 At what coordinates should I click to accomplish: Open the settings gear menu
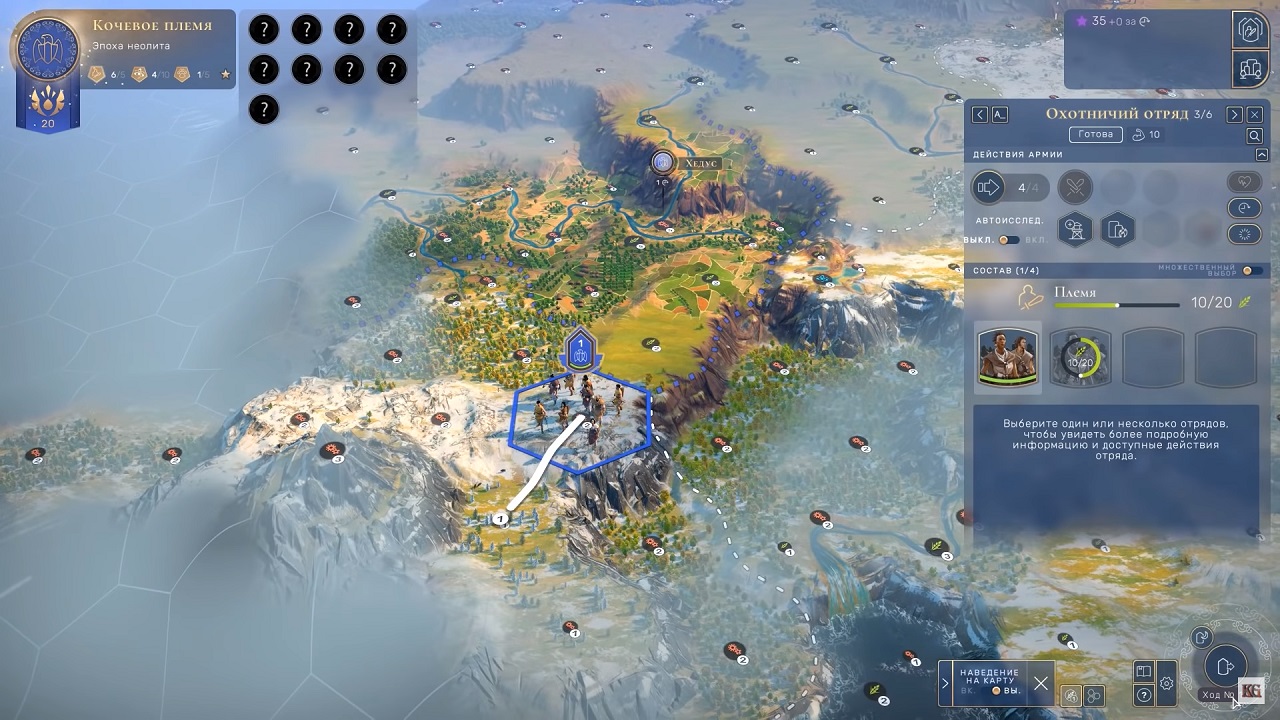(x=1166, y=684)
